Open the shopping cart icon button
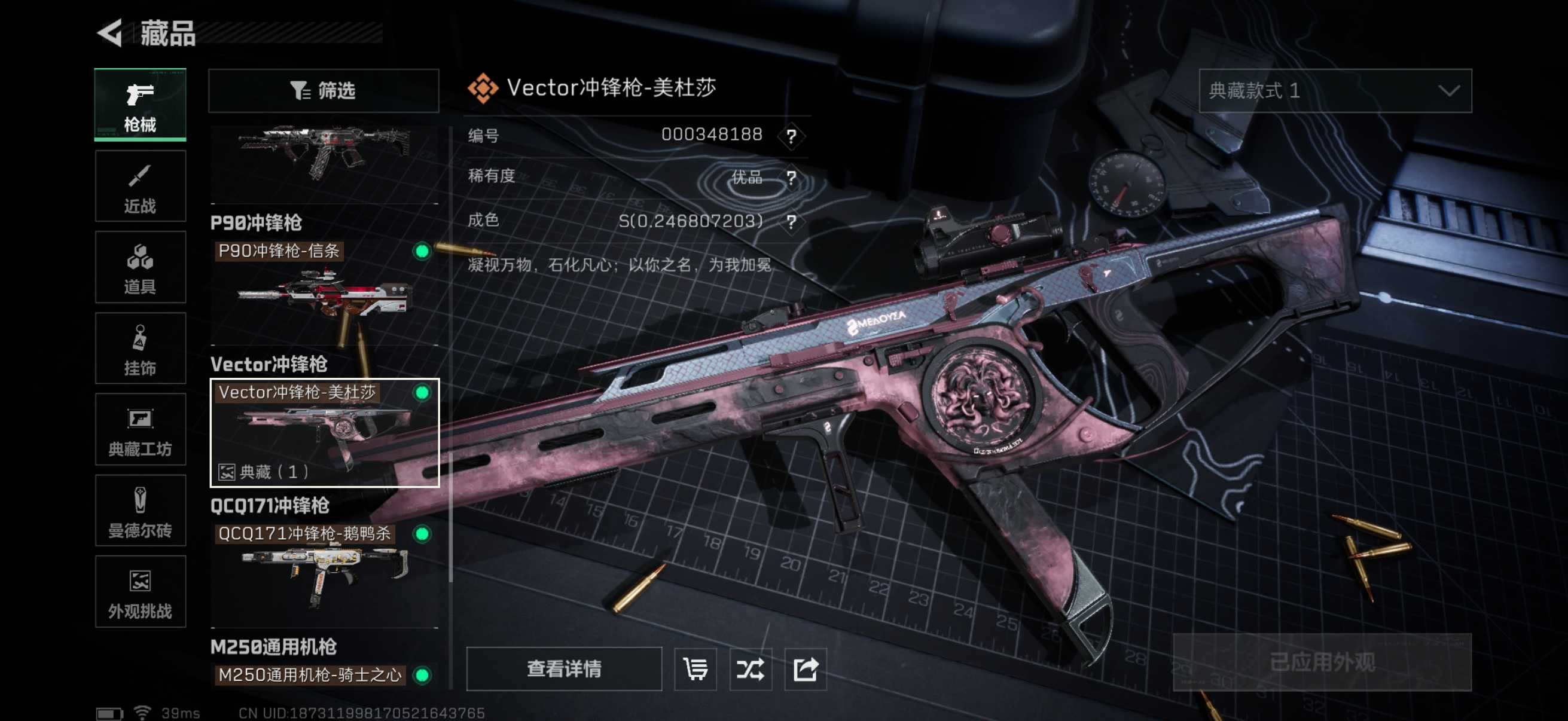 click(695, 668)
